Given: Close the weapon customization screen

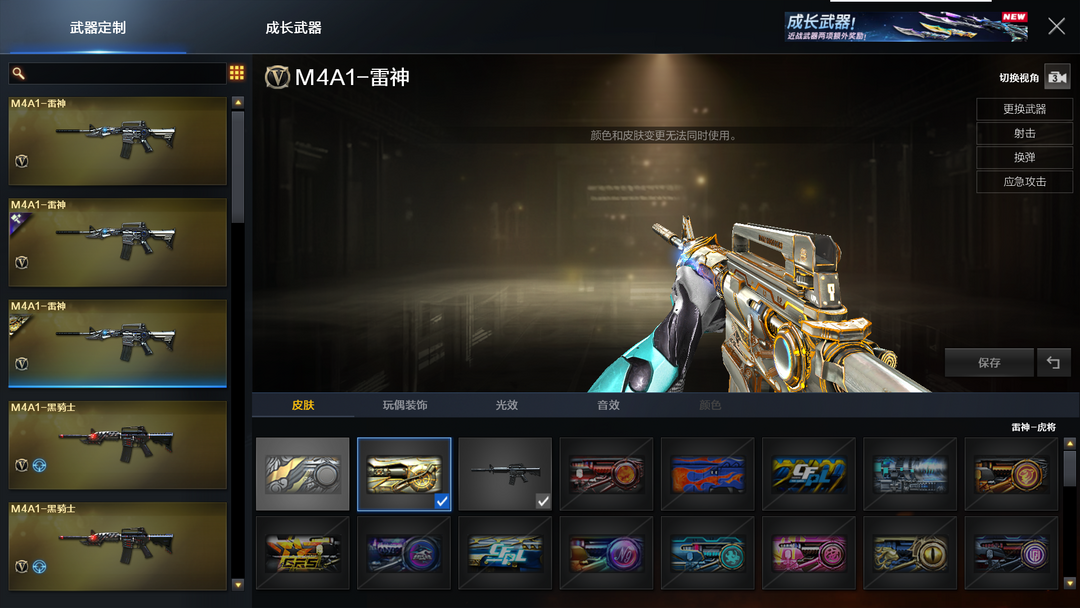Looking at the screenshot, I should [1056, 27].
